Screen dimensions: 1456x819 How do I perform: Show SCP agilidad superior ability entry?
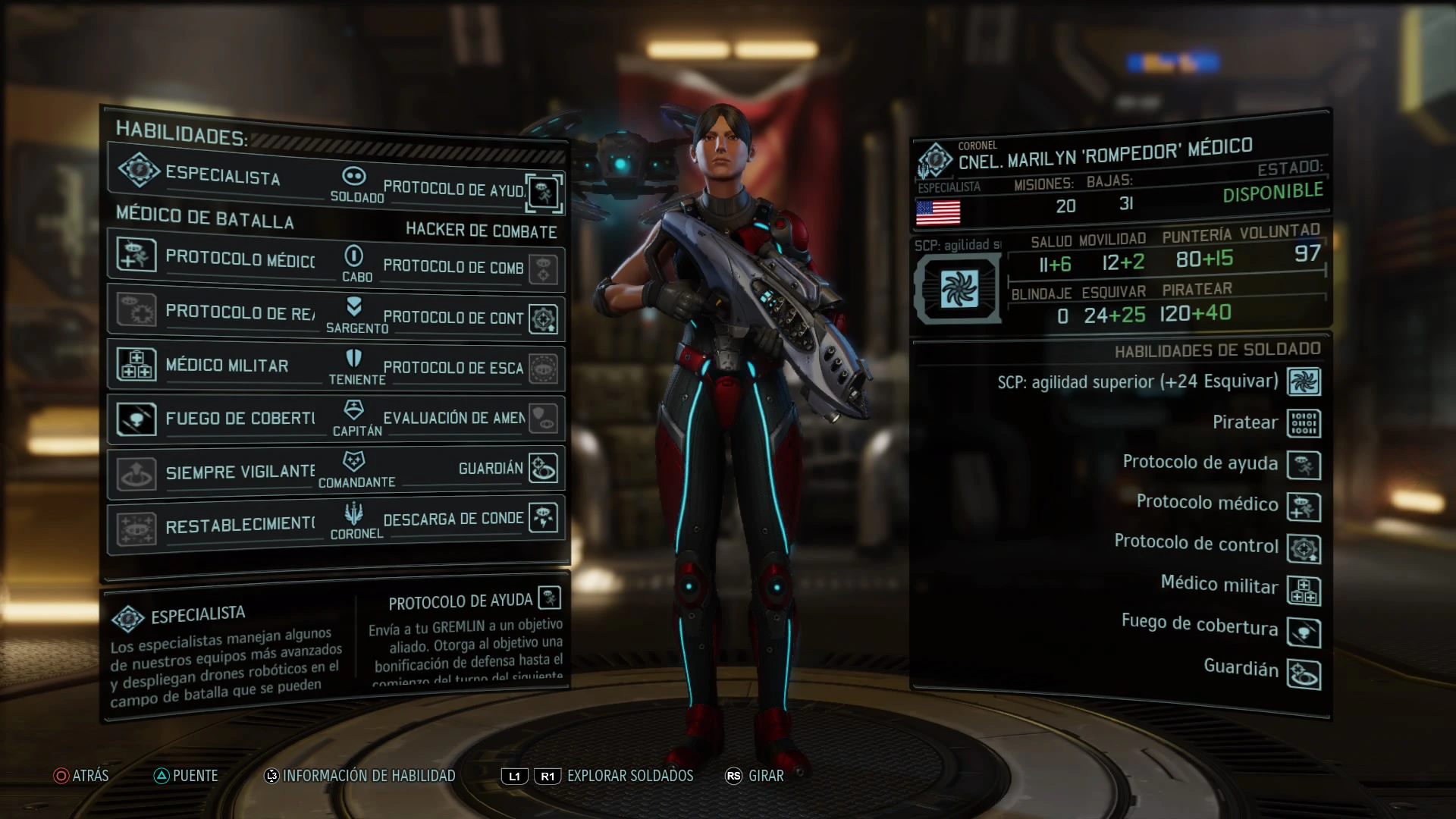click(x=1137, y=382)
